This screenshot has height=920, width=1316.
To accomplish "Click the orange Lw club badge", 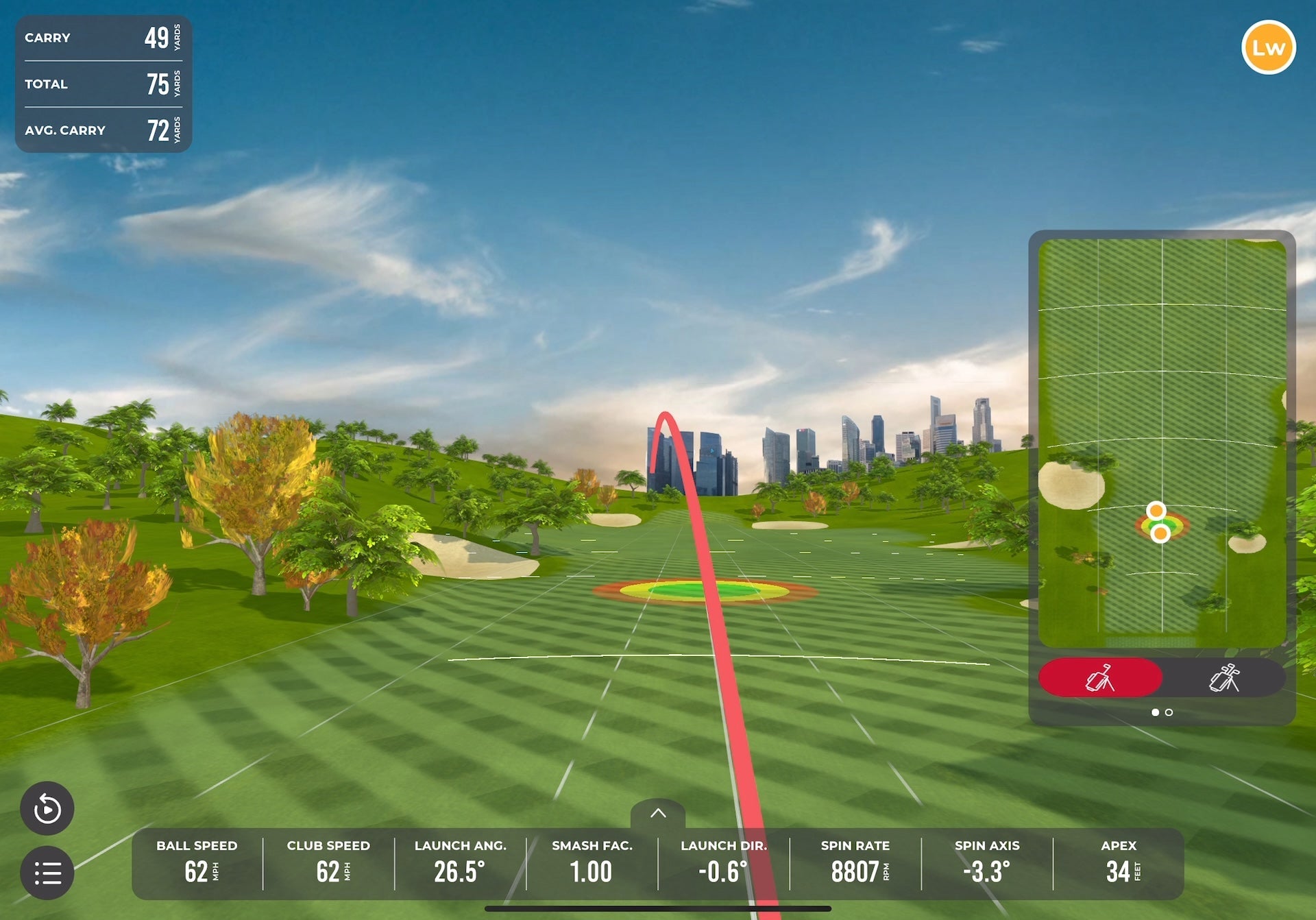I will click(x=1269, y=47).
